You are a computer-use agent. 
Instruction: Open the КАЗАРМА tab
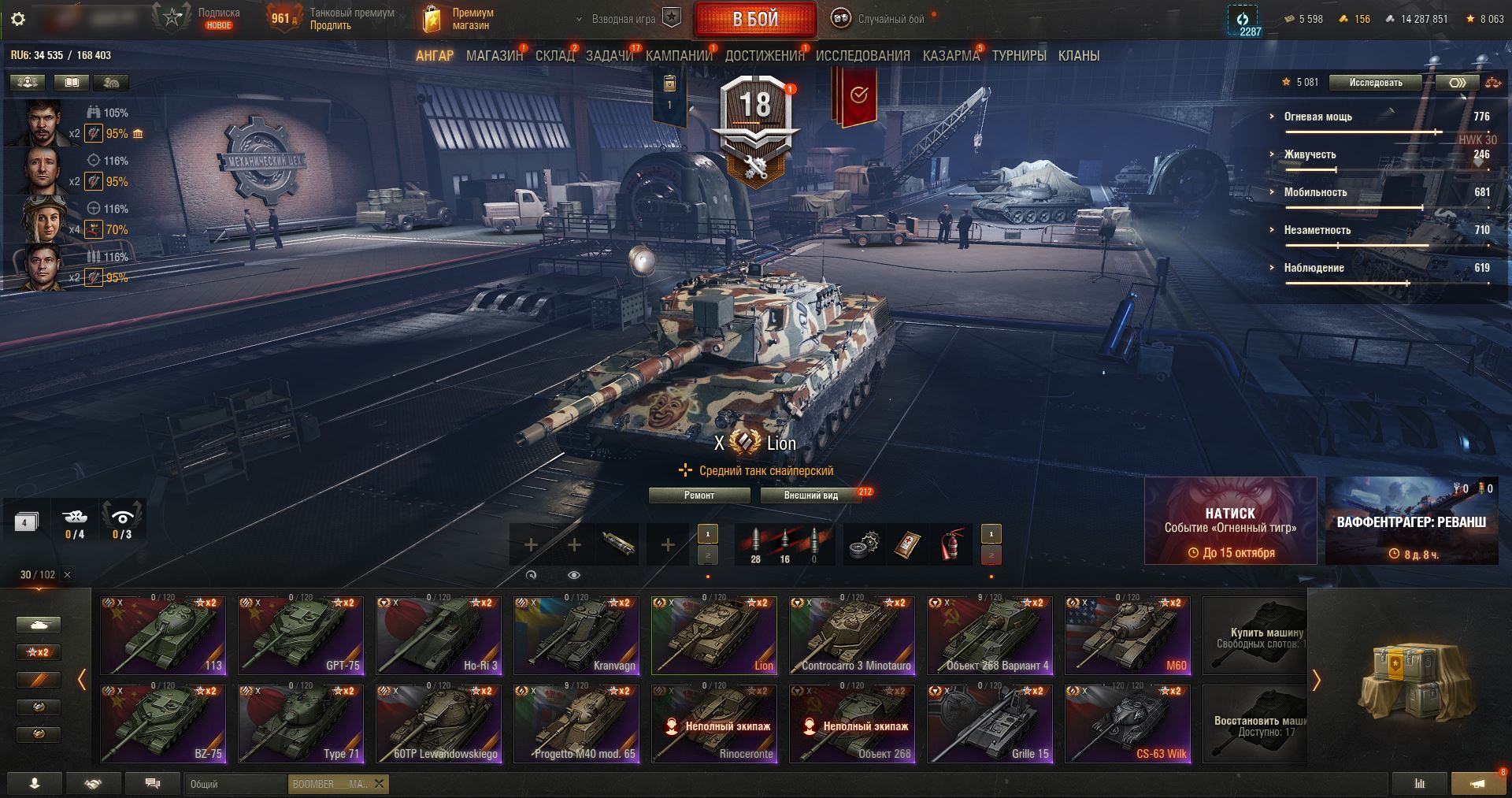[951, 56]
